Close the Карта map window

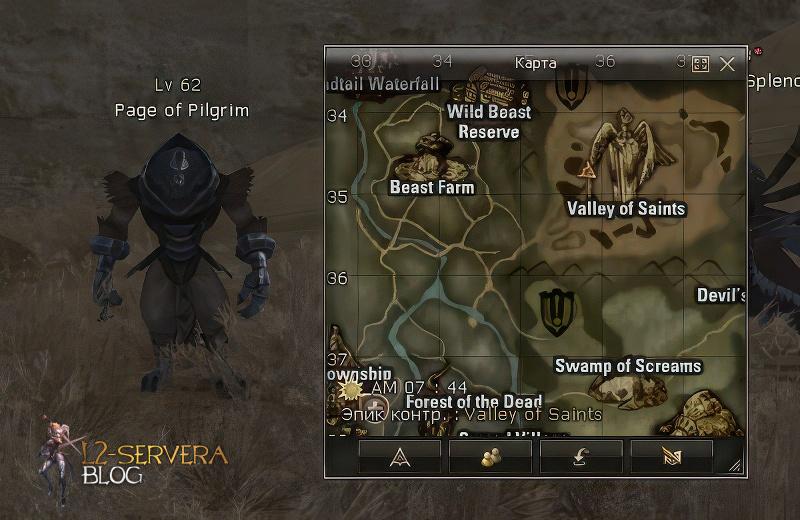pyautogui.click(x=727, y=63)
